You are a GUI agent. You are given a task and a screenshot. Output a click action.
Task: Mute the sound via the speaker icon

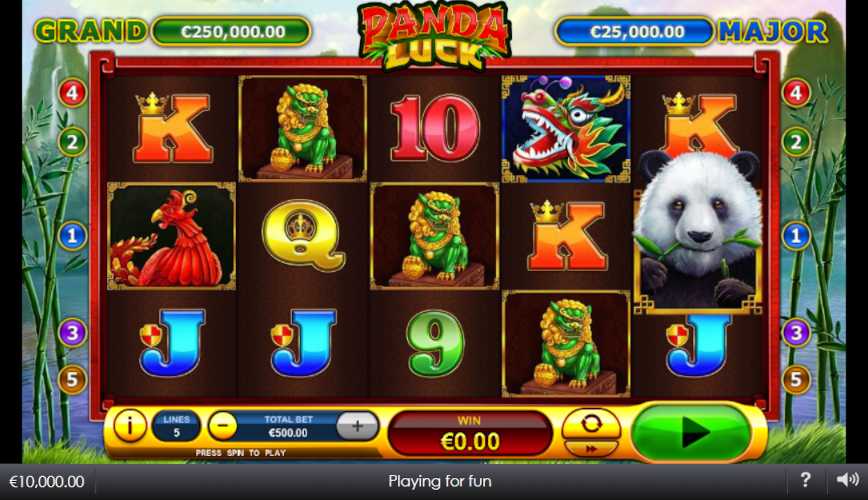pos(847,480)
